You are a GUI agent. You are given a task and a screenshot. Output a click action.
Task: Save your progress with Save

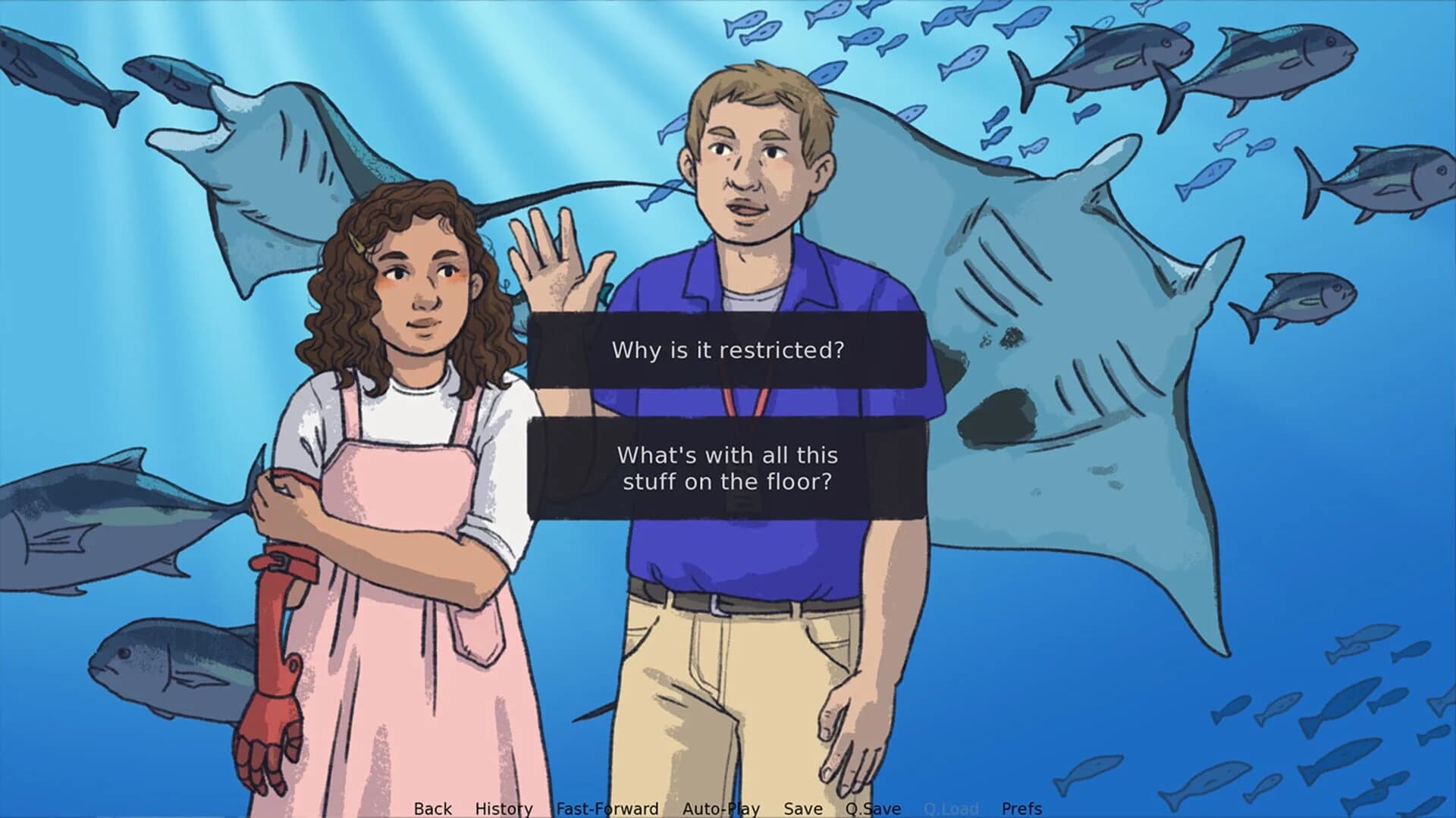[803, 809]
